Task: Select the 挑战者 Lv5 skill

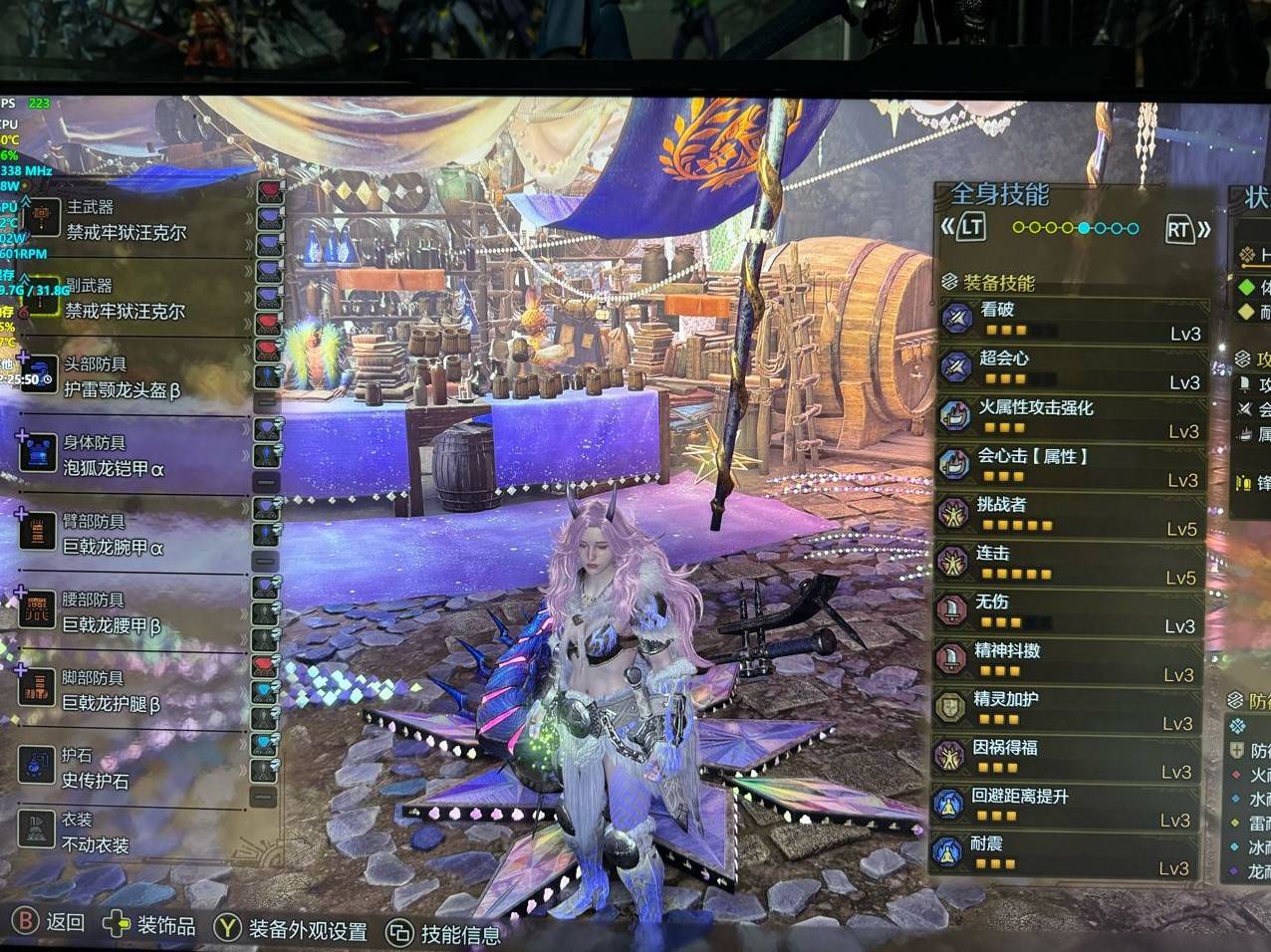Action: pyautogui.click(x=1071, y=516)
